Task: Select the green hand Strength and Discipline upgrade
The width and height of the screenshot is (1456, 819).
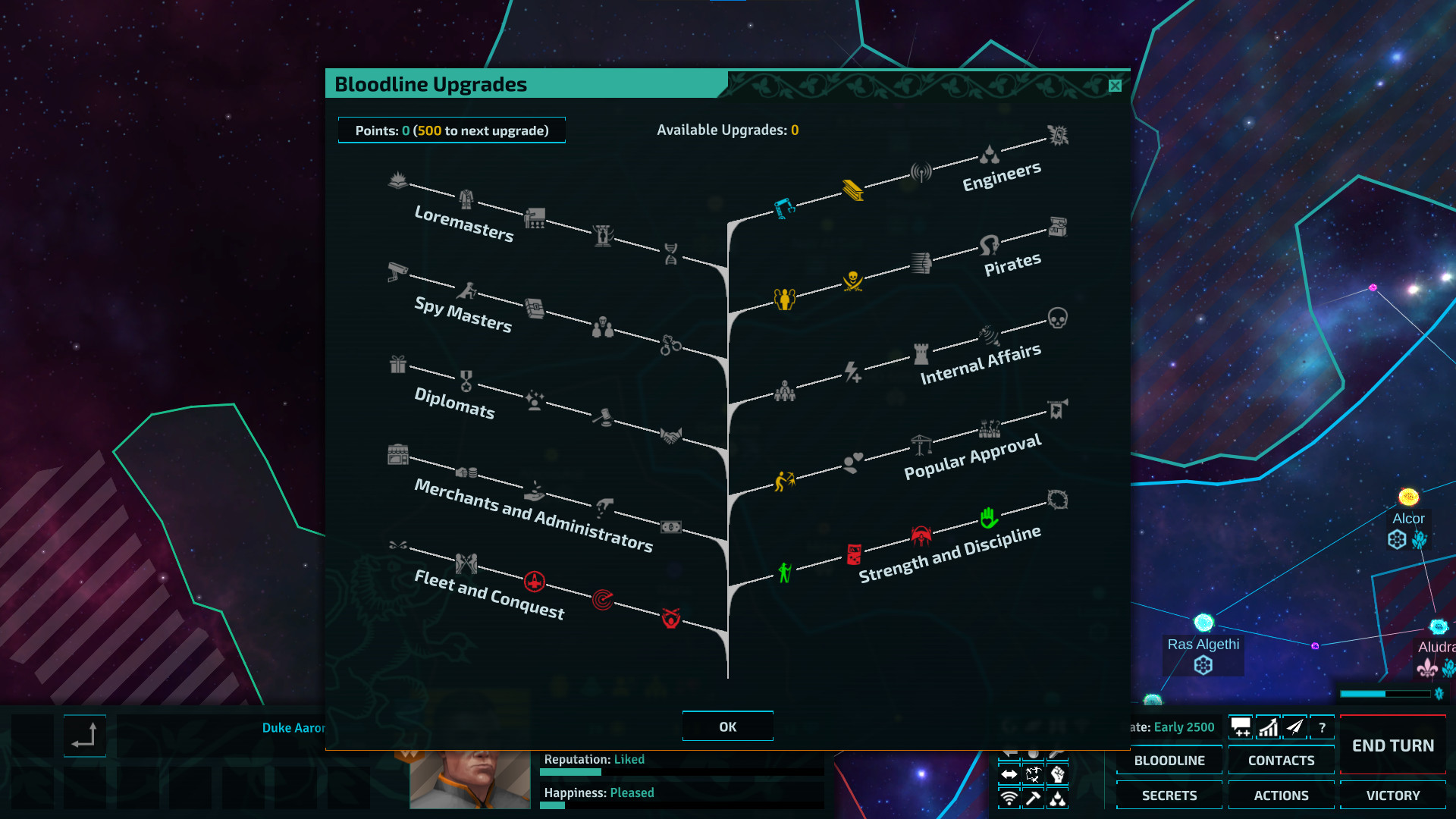Action: coord(988,517)
